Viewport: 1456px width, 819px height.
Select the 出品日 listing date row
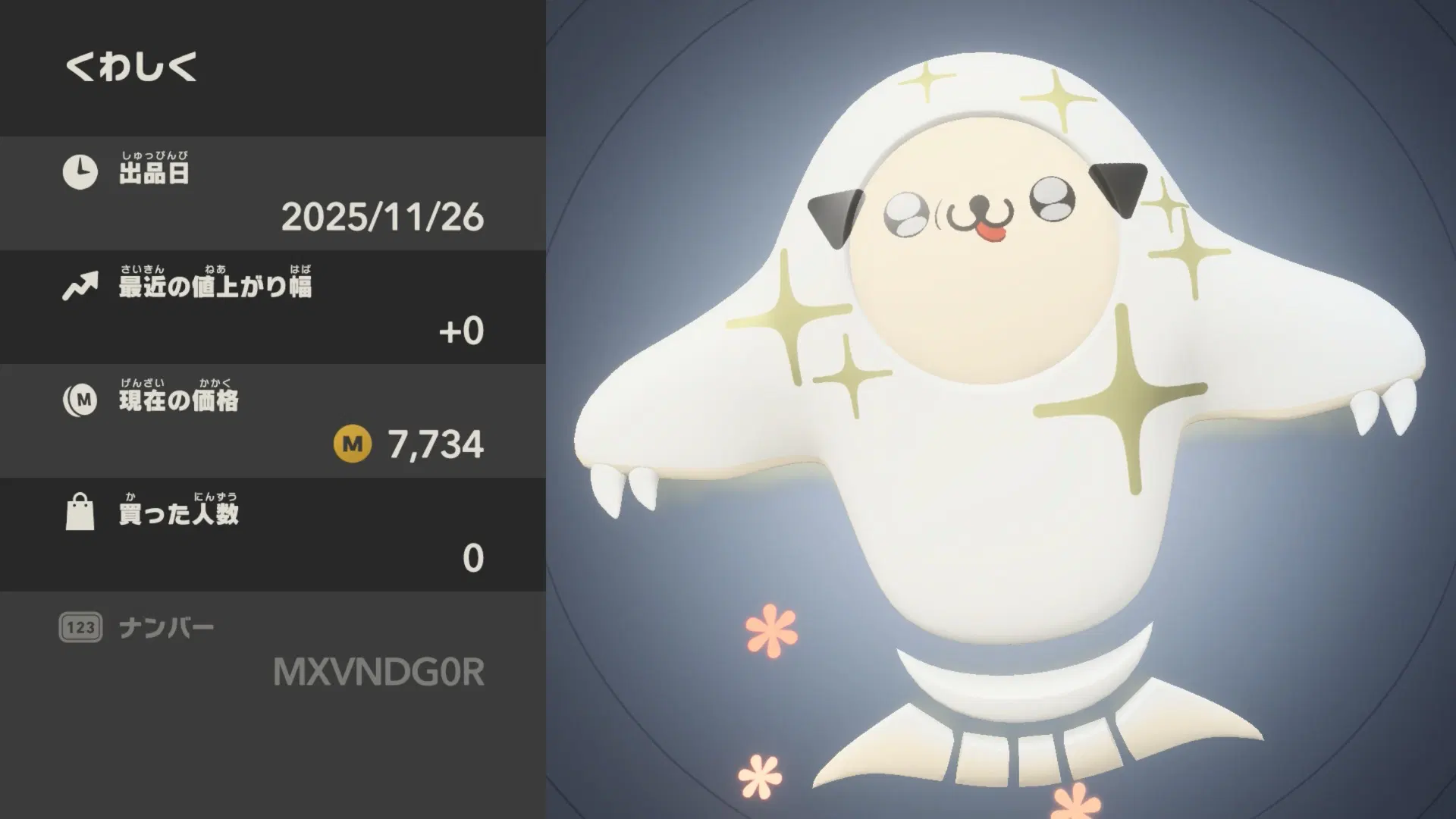tap(273, 193)
